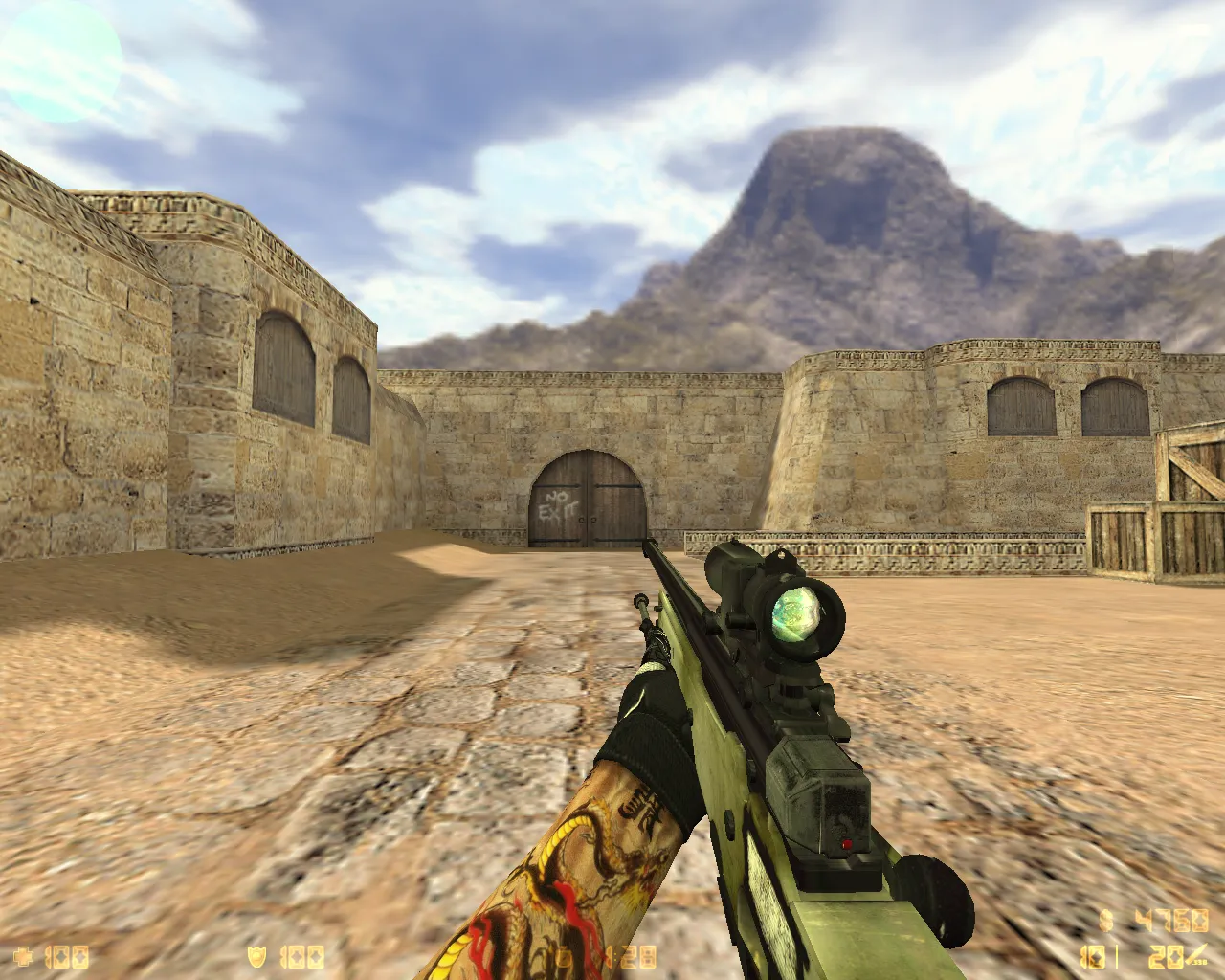Click the NO EXIT graffiti on the door
The height and width of the screenshot is (980, 1225).
561,504
